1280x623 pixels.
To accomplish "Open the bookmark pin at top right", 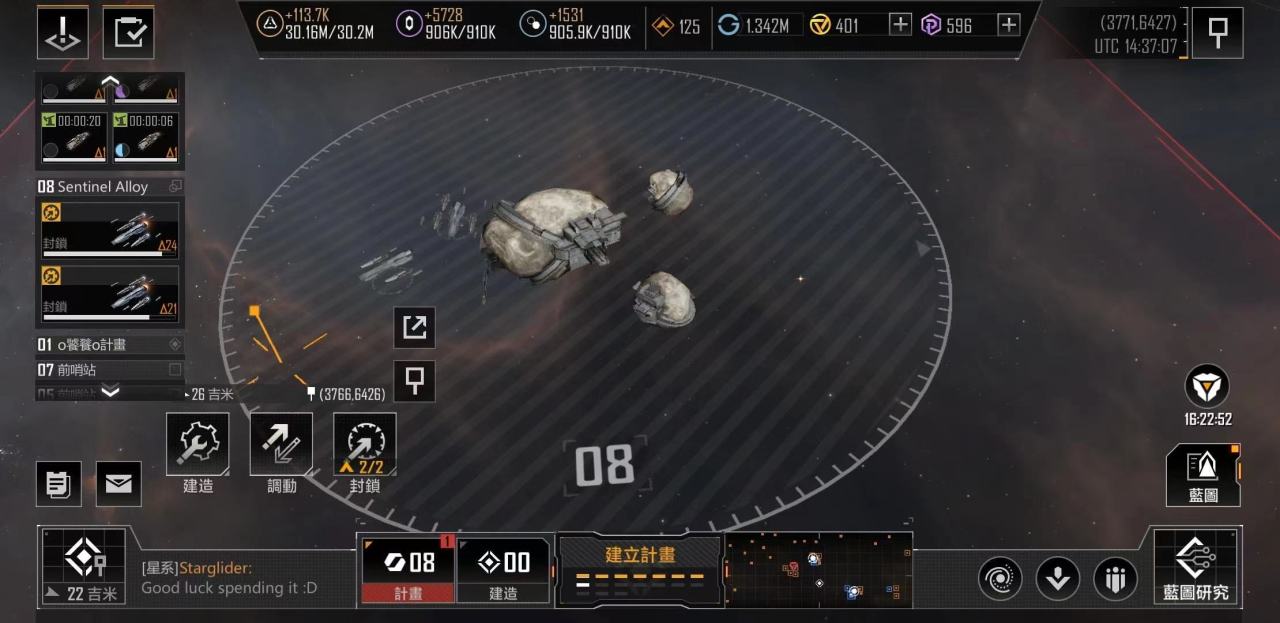I will [x=1217, y=33].
